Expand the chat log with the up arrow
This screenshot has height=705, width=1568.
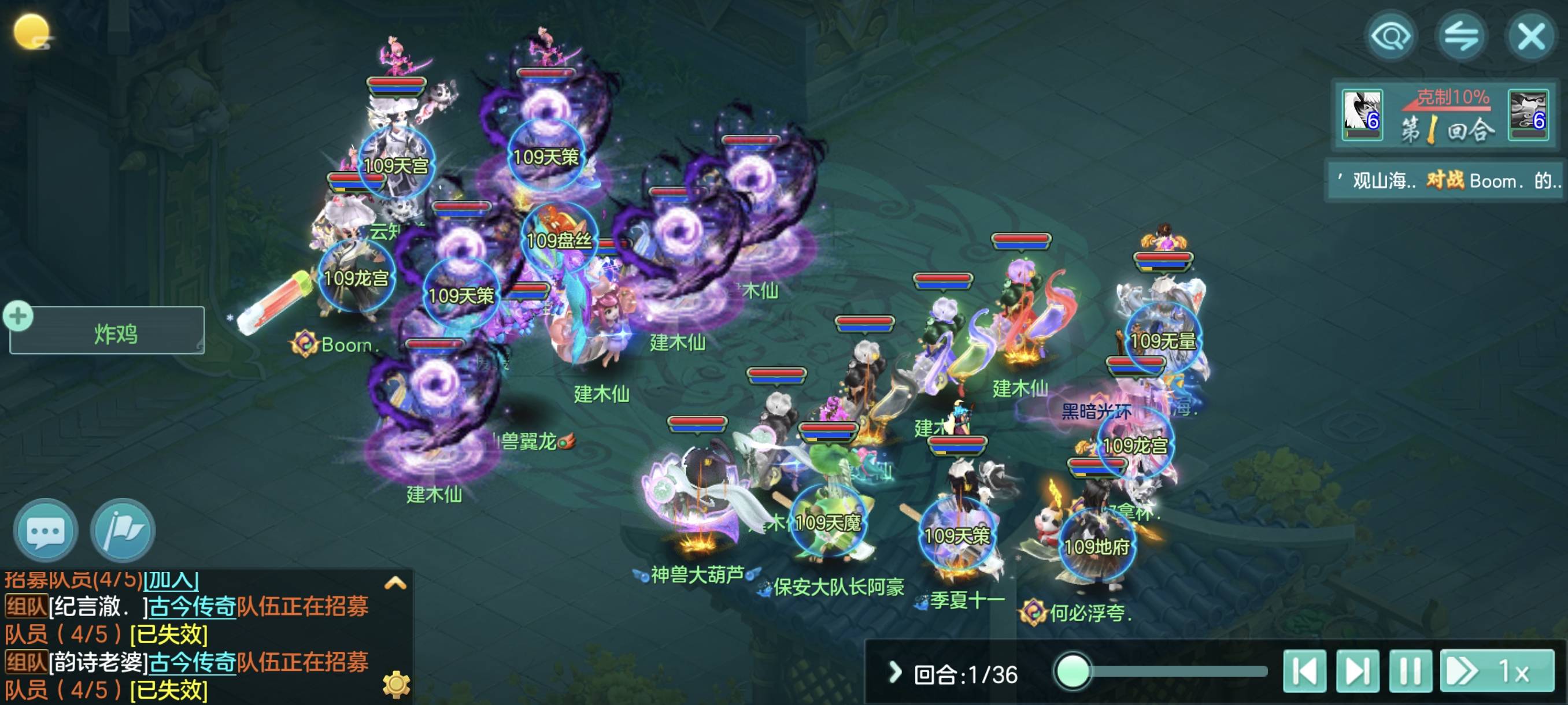395,583
